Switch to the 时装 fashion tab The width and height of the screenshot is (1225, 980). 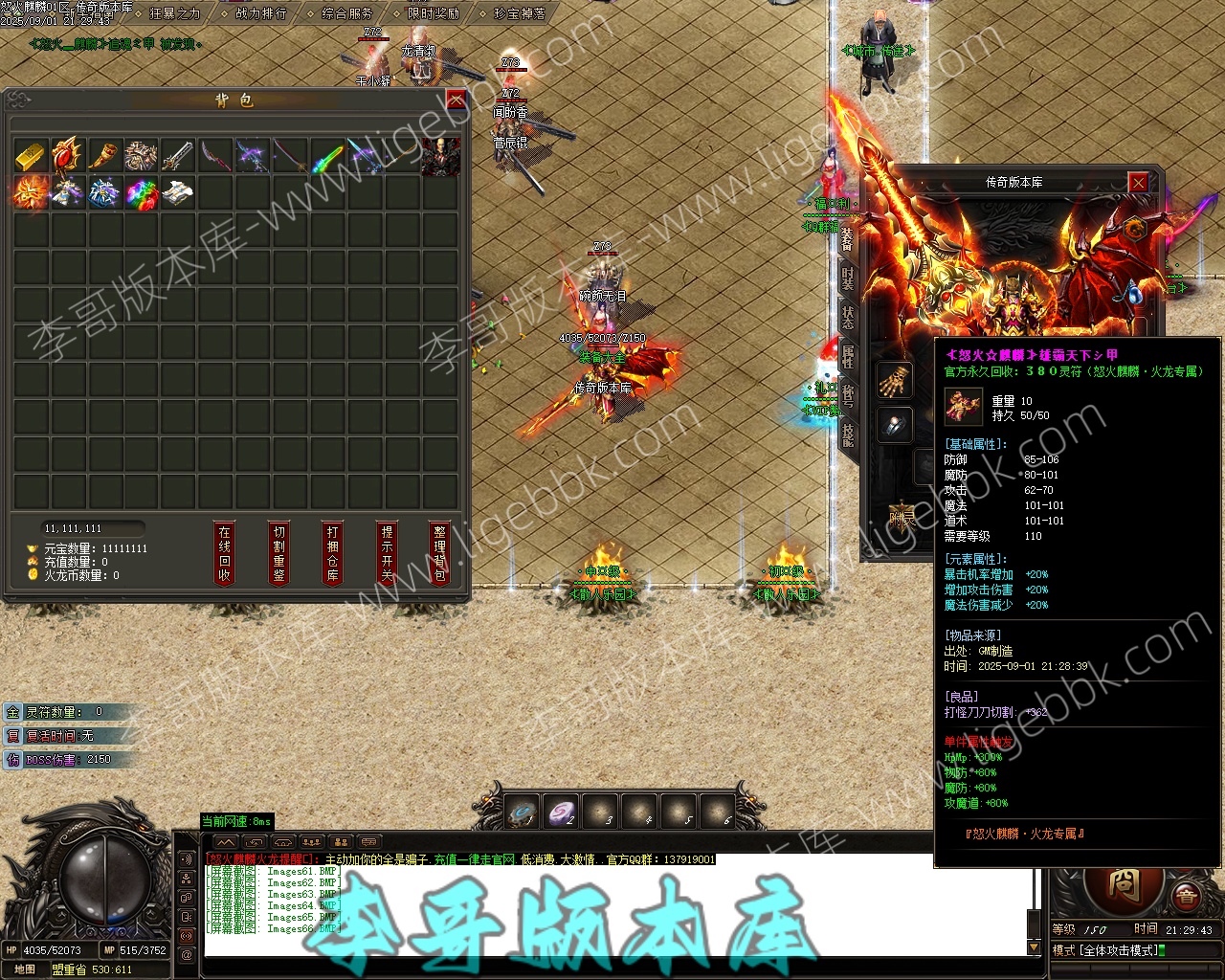pos(848,278)
